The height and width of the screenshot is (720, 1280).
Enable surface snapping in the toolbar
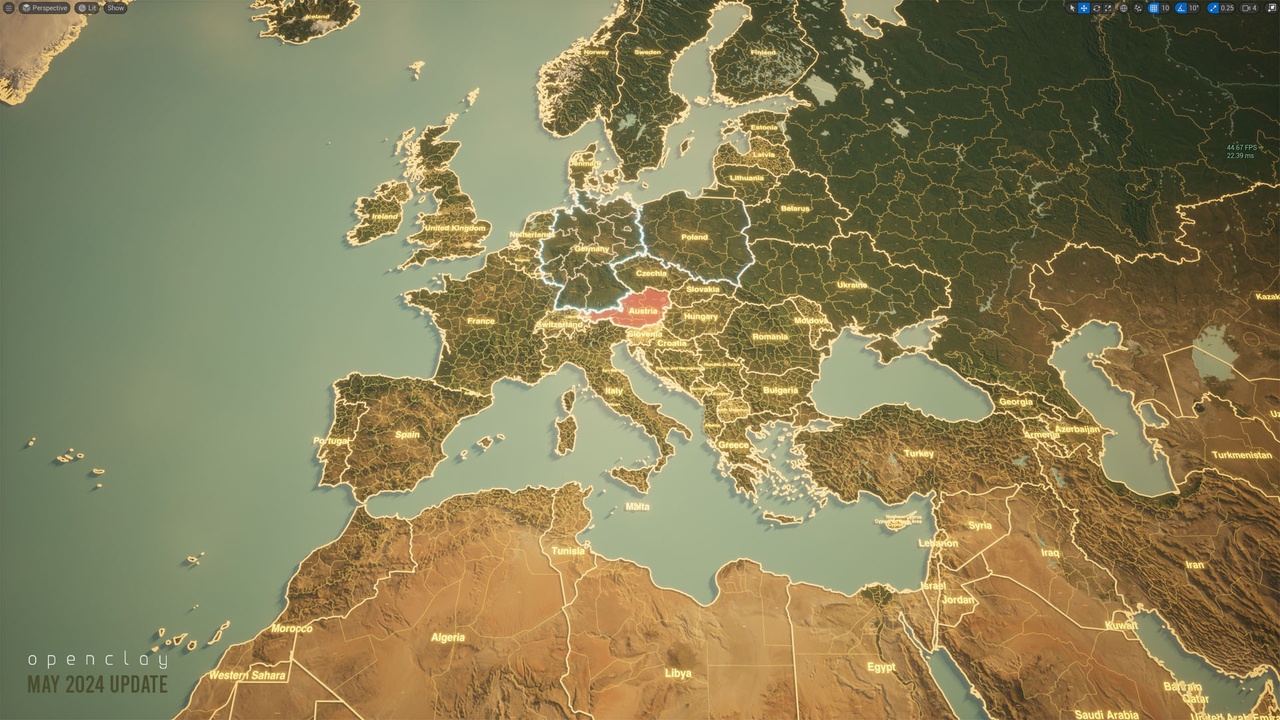(1138, 7)
